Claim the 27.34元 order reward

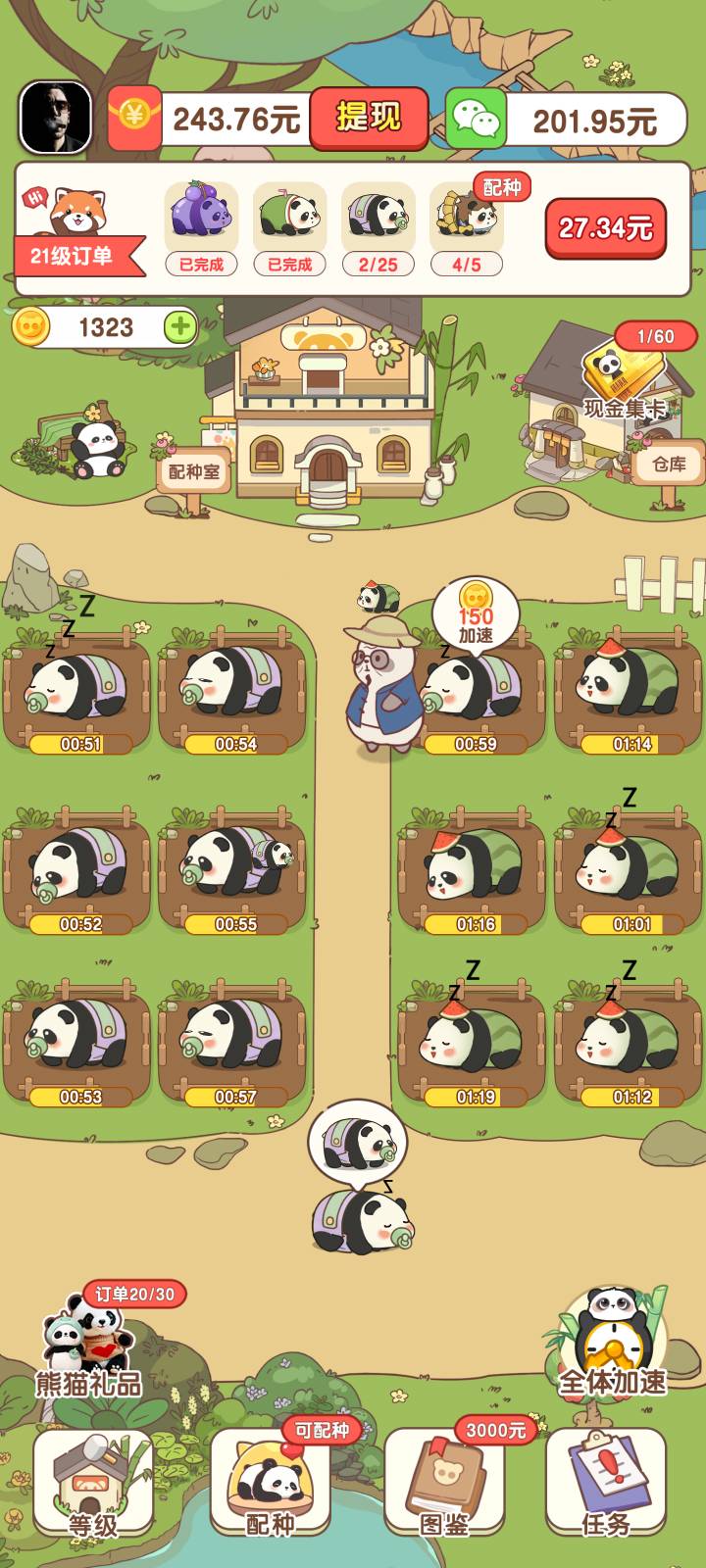point(605,228)
